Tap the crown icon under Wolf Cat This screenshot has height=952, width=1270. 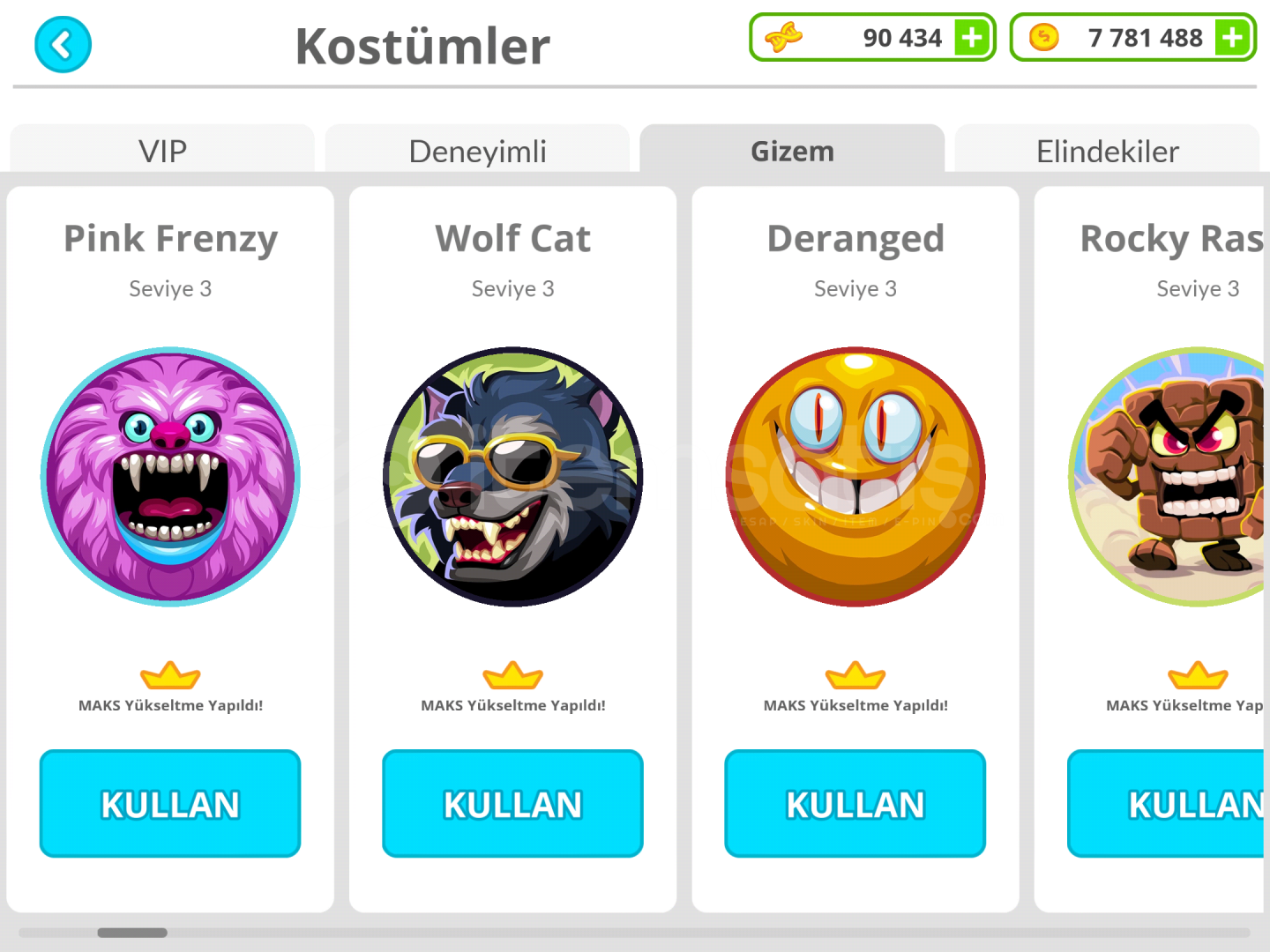click(x=512, y=675)
